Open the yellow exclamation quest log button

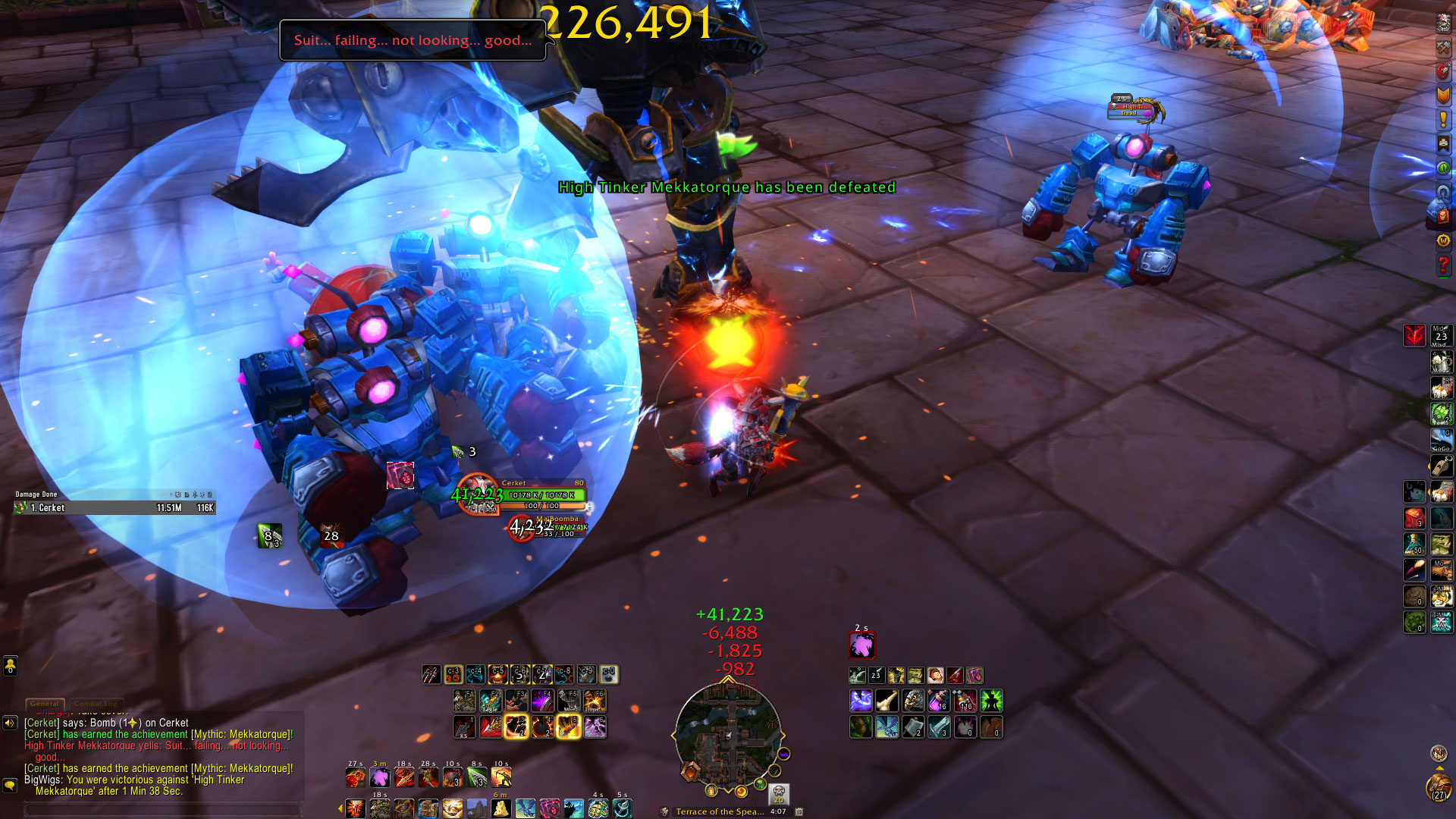1443,119
